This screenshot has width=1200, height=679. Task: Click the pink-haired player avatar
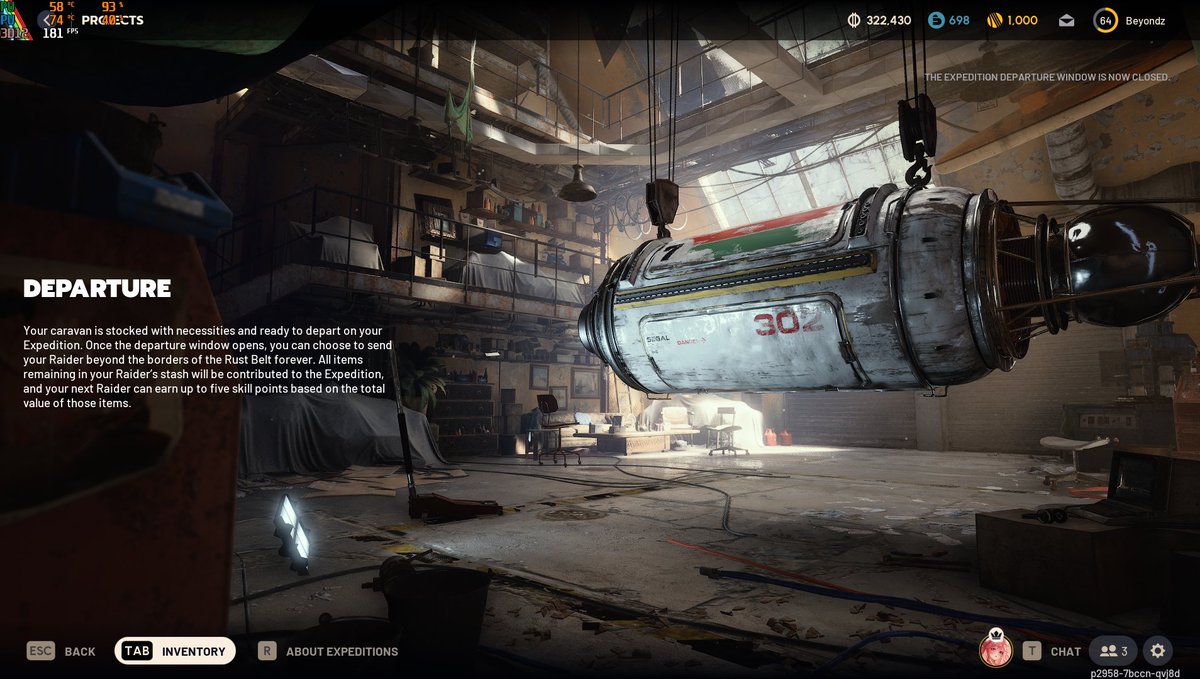[x=996, y=650]
